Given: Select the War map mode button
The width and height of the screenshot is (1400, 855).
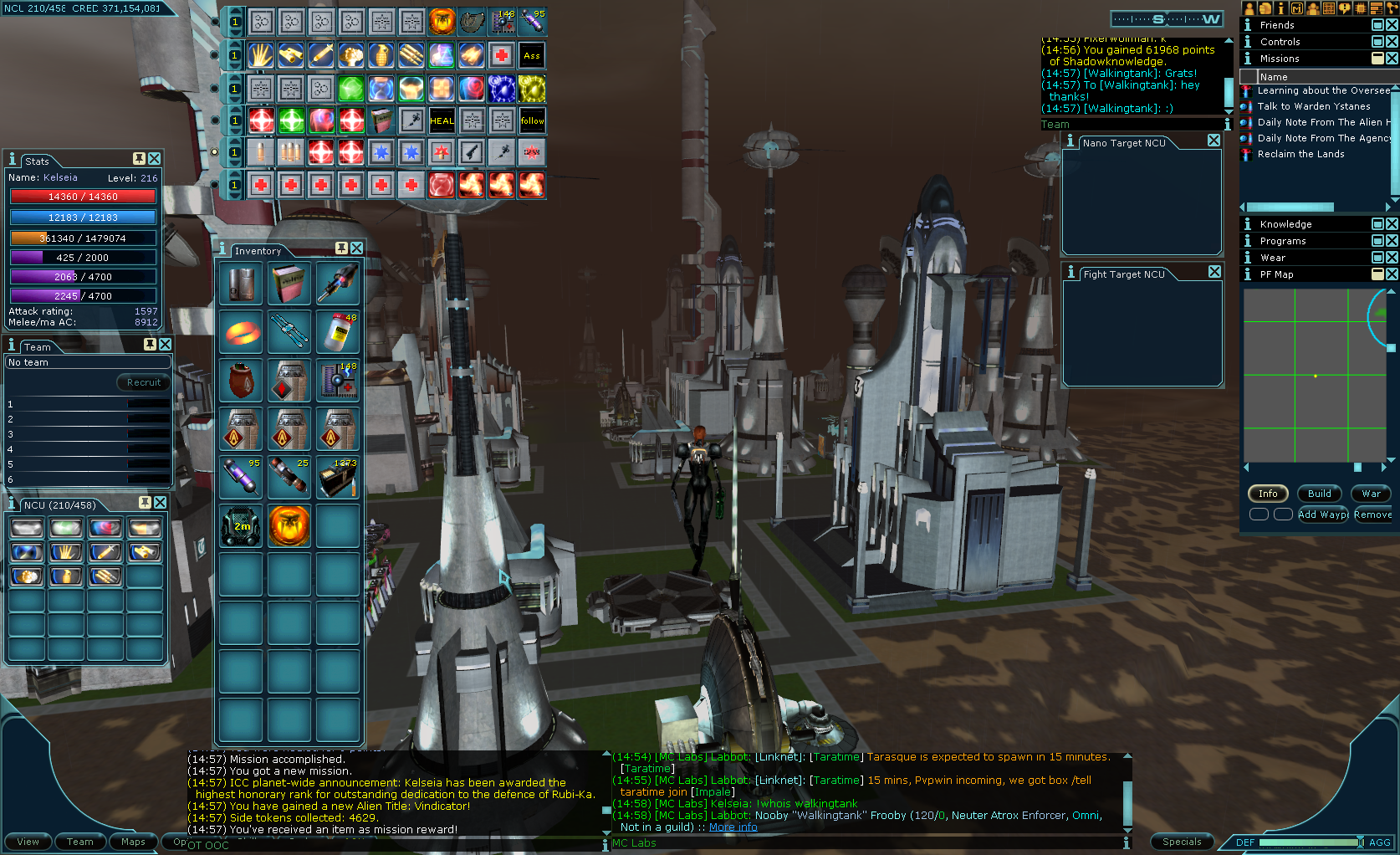Looking at the screenshot, I should 1371,494.
